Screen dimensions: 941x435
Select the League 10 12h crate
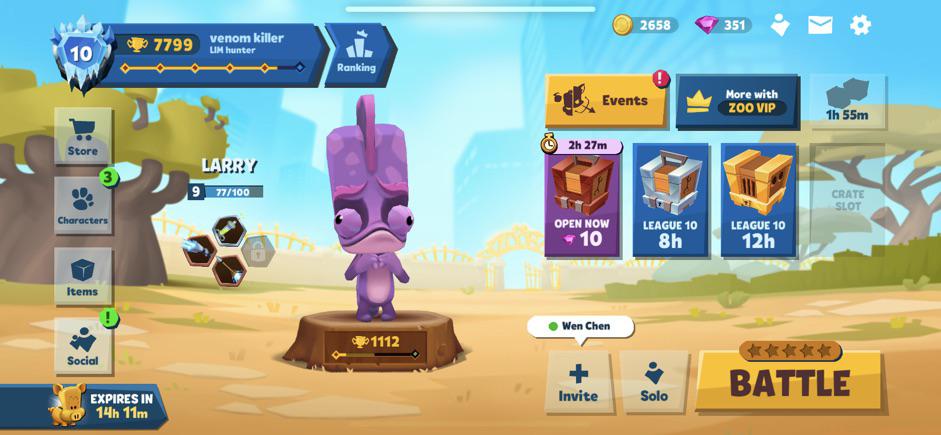(759, 200)
